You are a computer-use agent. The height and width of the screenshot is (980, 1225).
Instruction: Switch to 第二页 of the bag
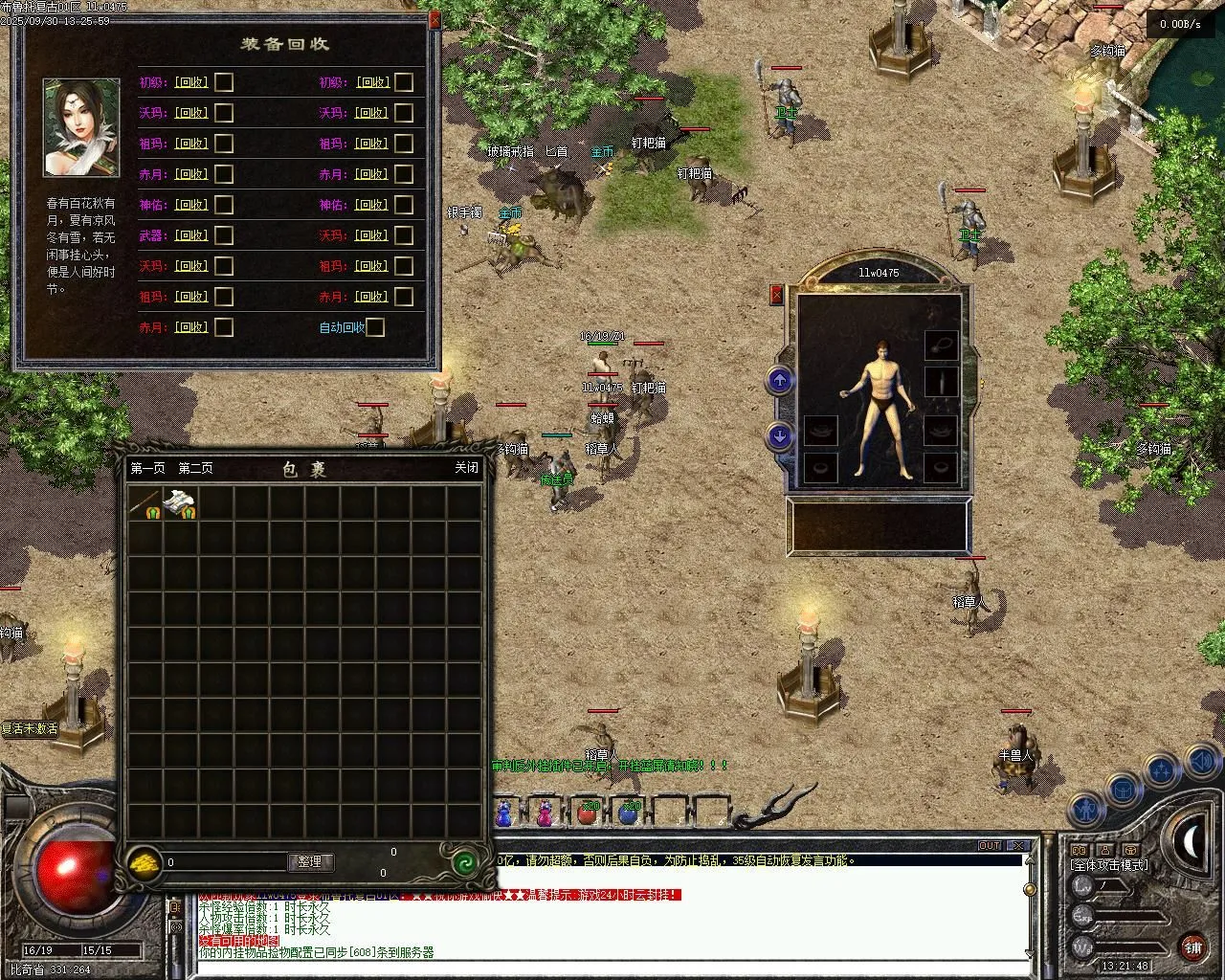coord(196,468)
